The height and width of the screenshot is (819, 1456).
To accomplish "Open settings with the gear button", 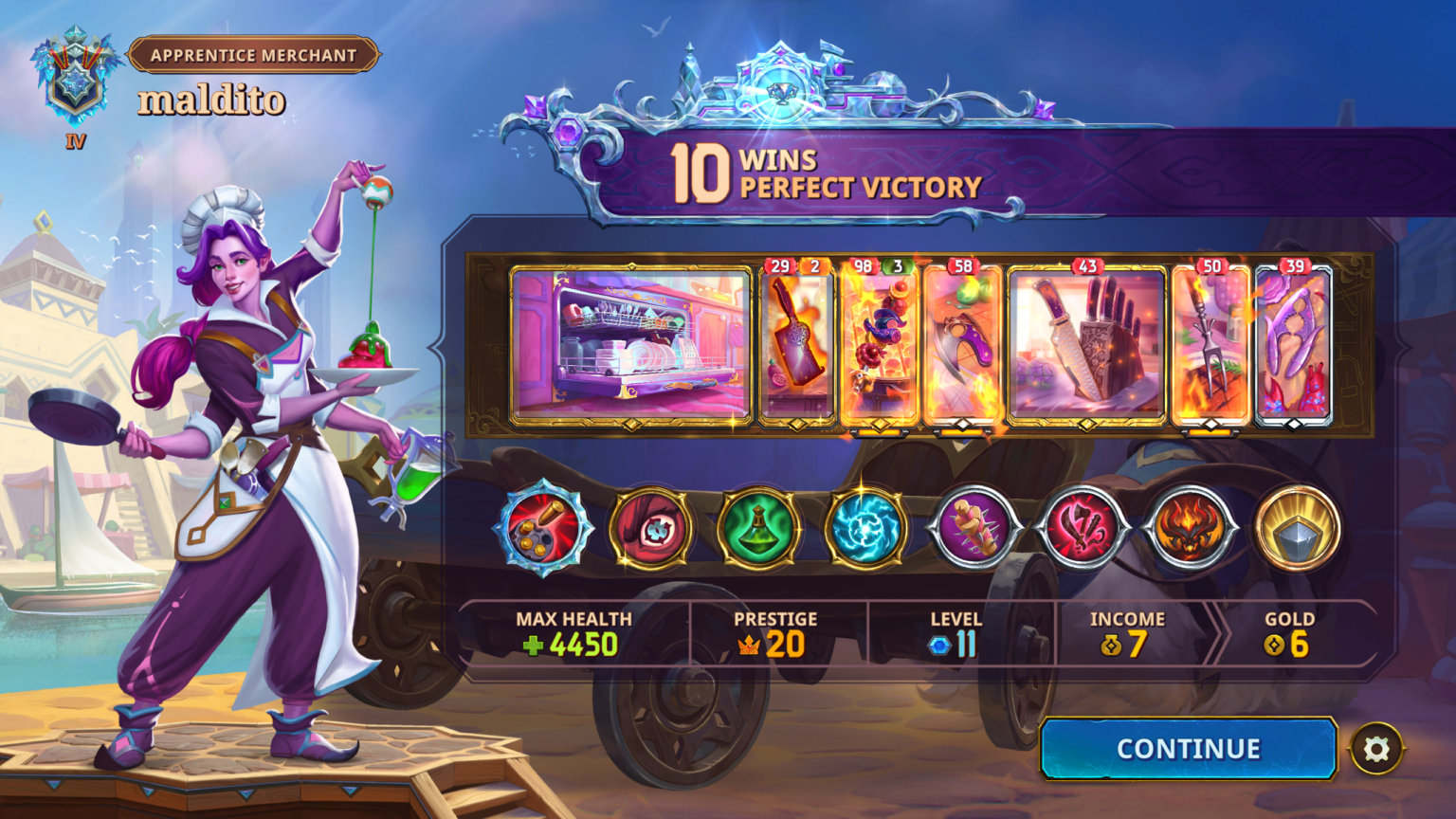I will tap(1376, 750).
